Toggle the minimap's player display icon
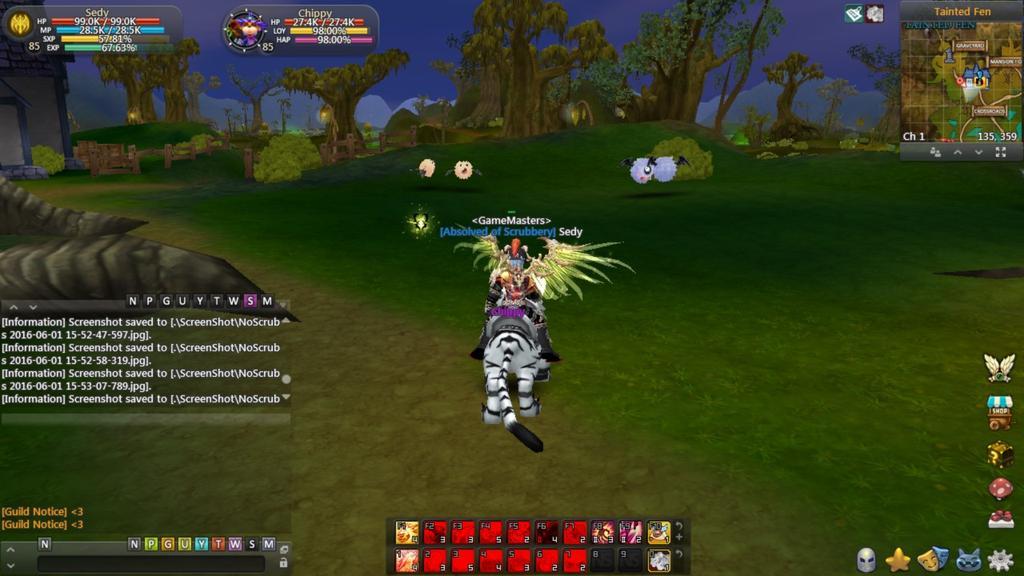Viewport: 1024px width, 576px height. tap(935, 153)
